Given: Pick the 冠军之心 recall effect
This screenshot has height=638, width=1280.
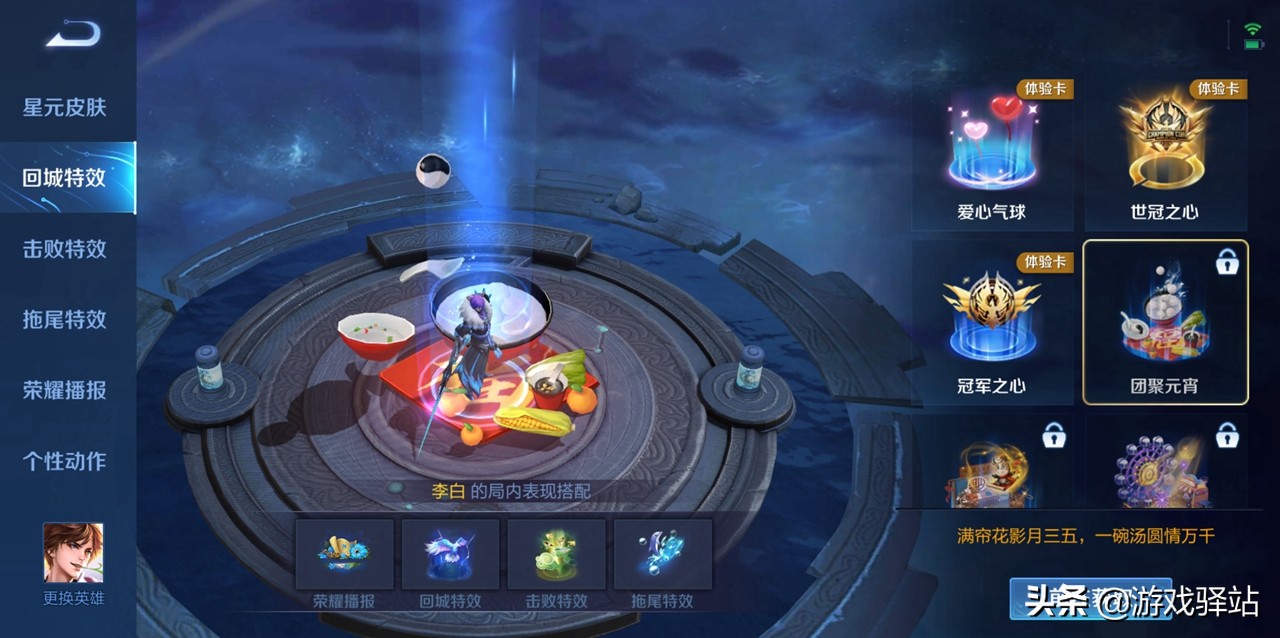Looking at the screenshot, I should tap(991, 325).
